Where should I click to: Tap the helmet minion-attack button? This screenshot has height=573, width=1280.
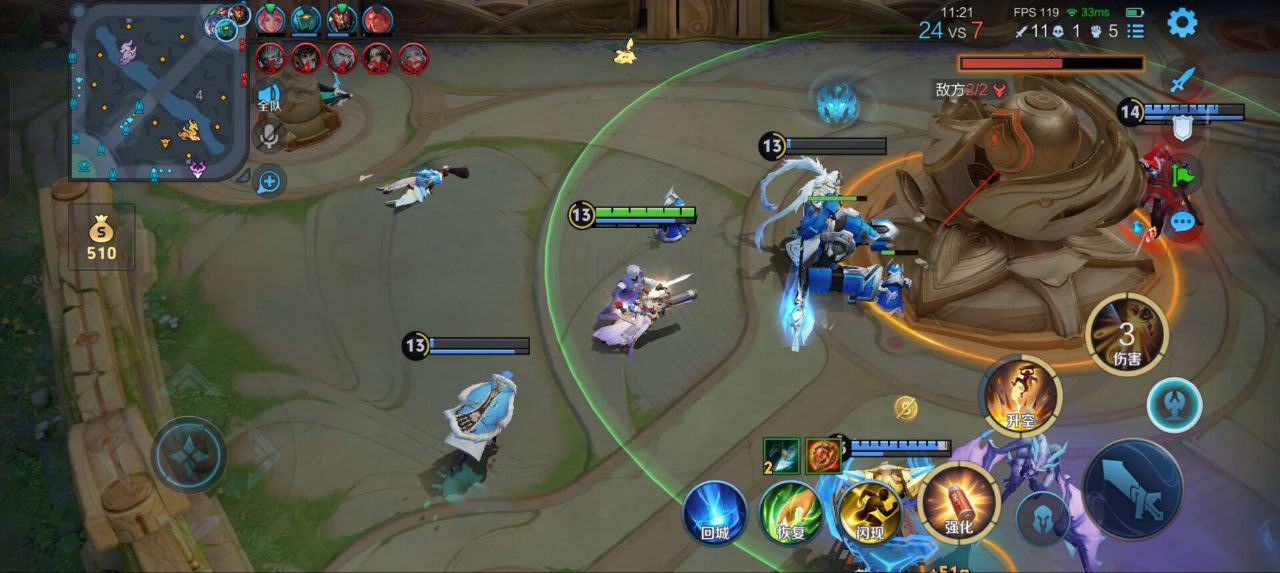point(1042,517)
